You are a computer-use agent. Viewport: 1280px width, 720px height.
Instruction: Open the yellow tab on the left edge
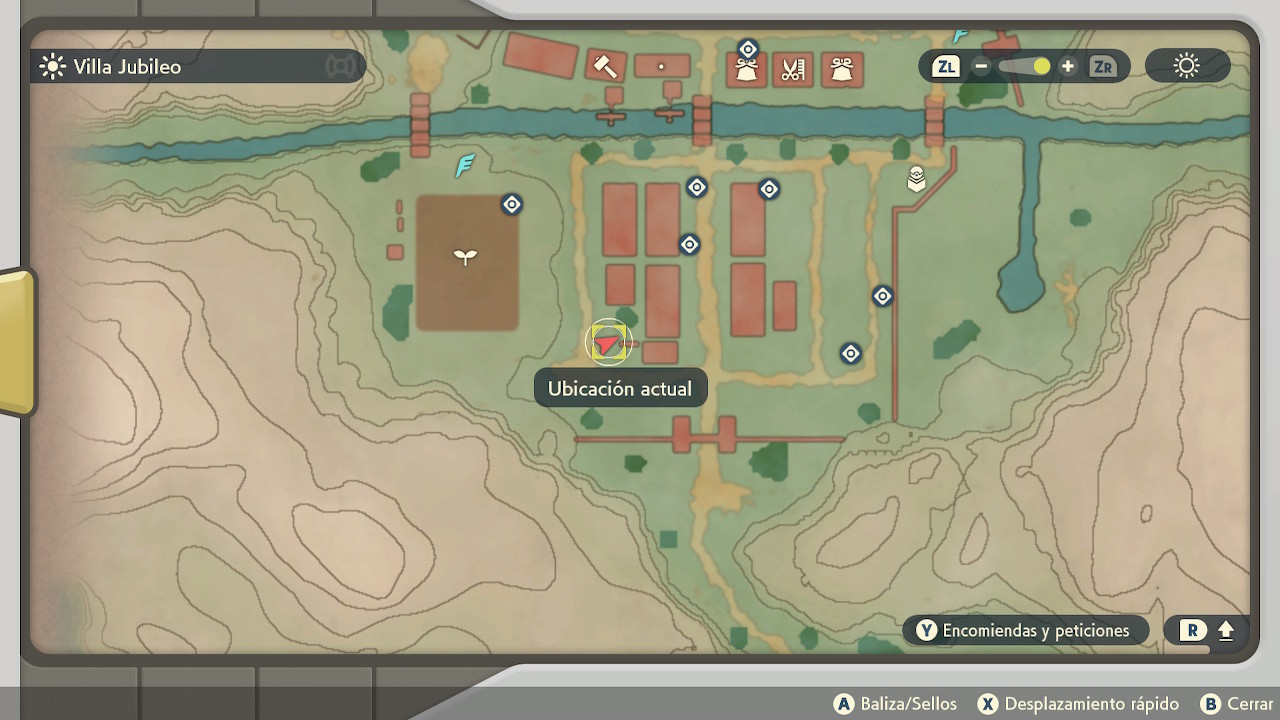pos(16,340)
